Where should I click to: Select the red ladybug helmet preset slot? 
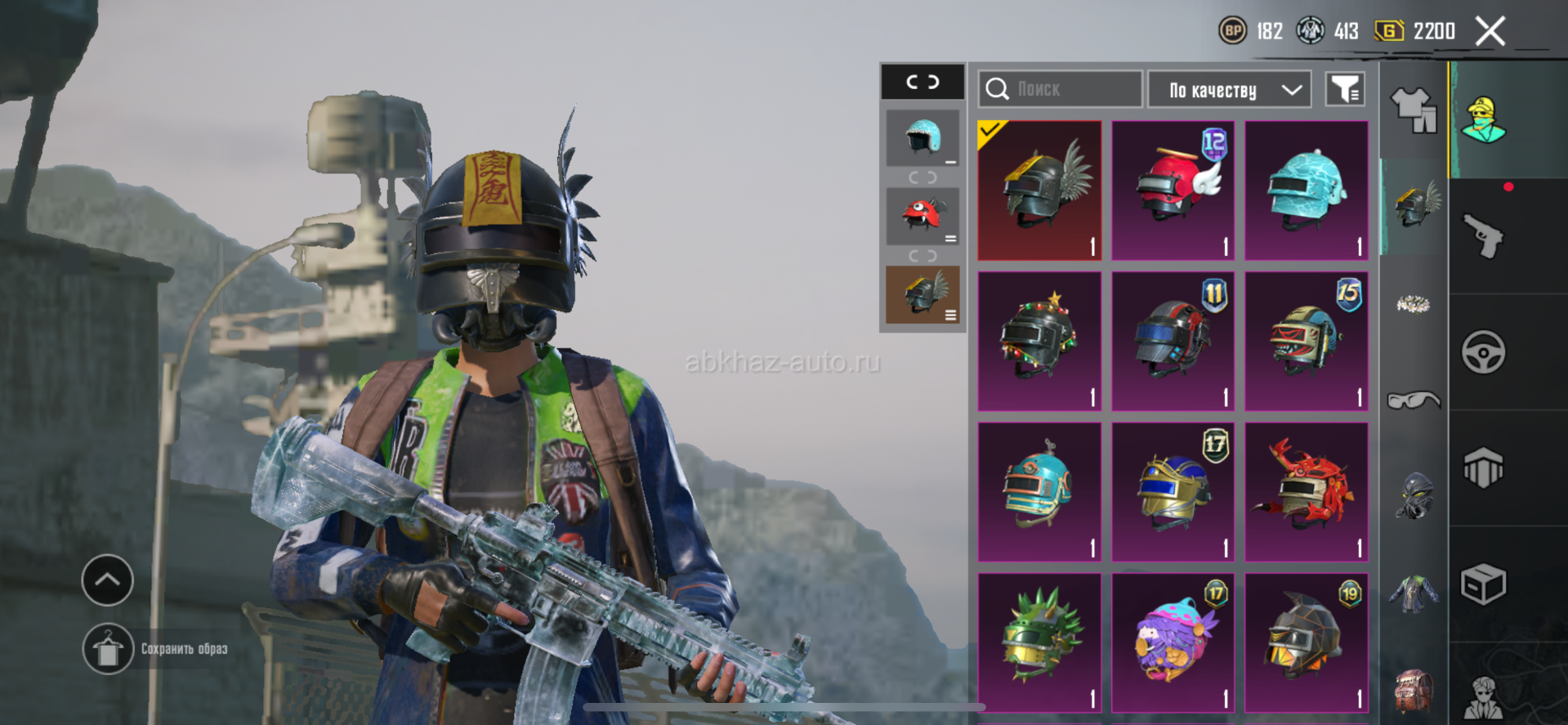click(x=922, y=216)
